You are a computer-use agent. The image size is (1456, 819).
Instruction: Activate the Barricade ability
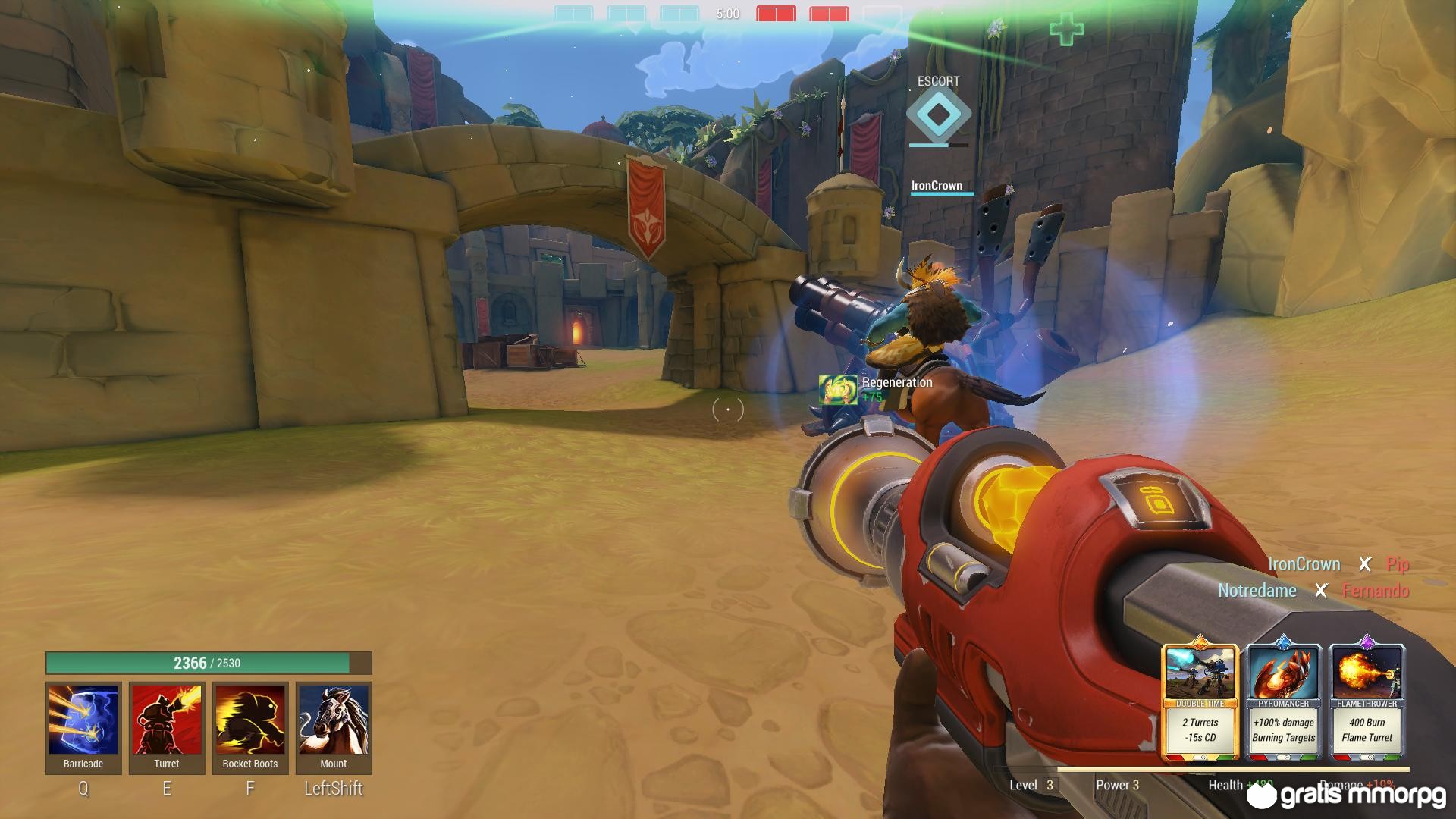tap(83, 720)
